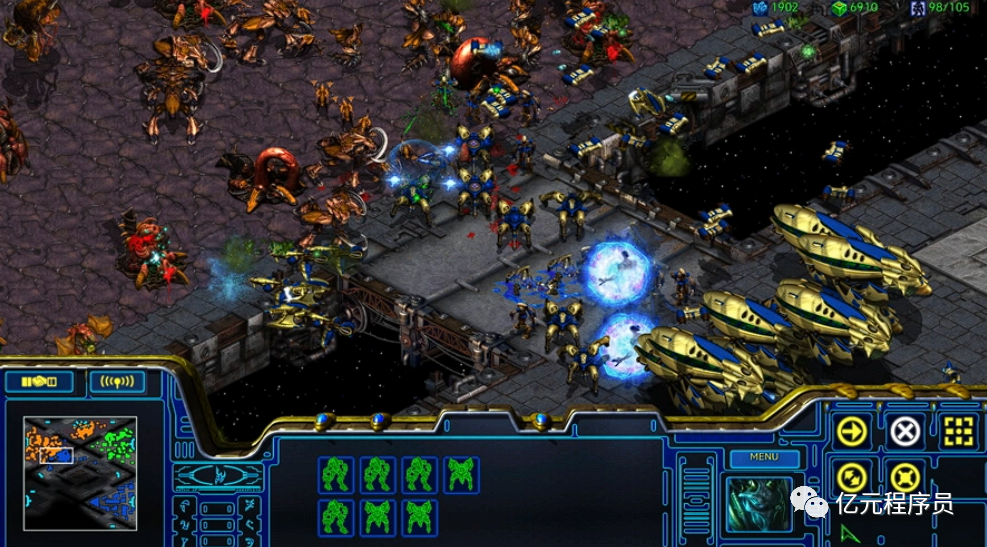Open the MENU button
The width and height of the screenshot is (987, 547).
point(764,458)
